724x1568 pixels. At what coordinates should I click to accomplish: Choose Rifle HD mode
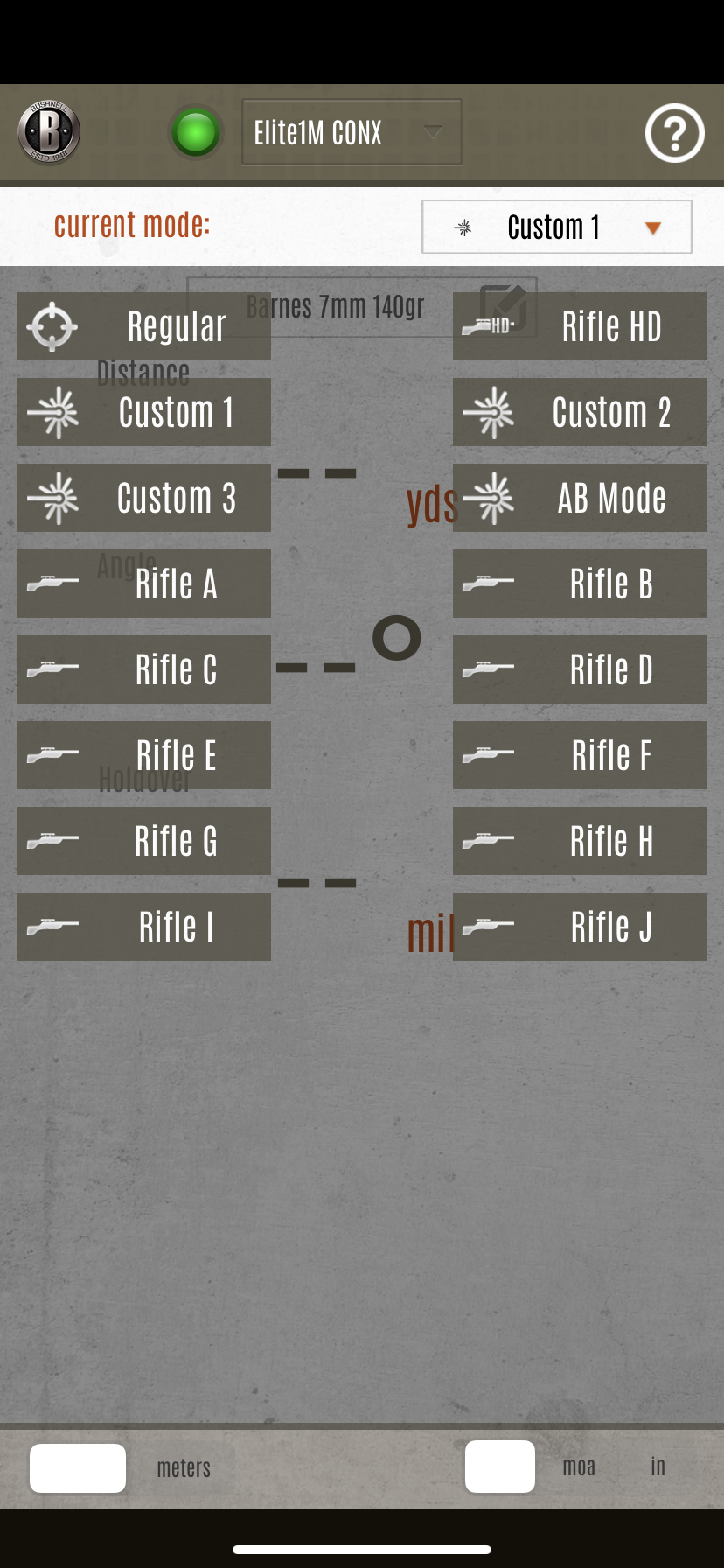coord(579,326)
